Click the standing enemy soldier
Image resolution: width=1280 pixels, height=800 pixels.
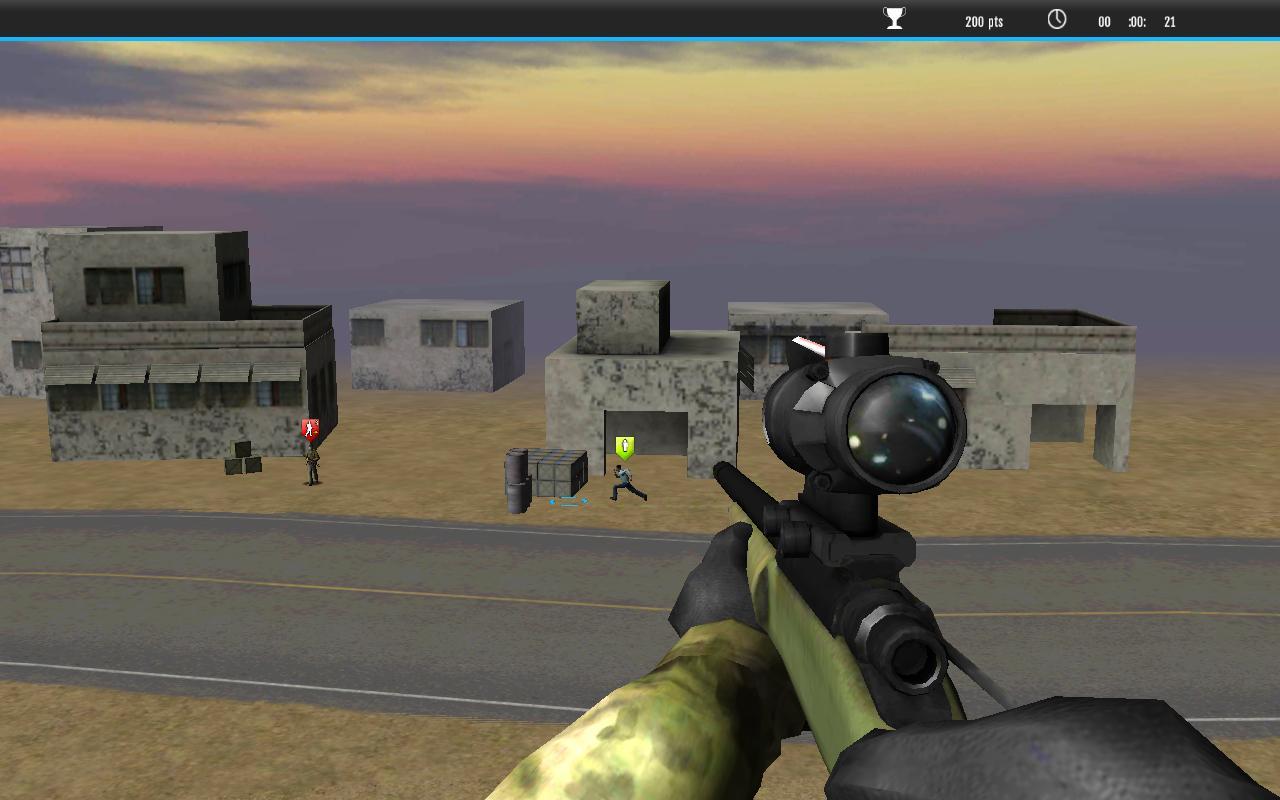coord(310,468)
